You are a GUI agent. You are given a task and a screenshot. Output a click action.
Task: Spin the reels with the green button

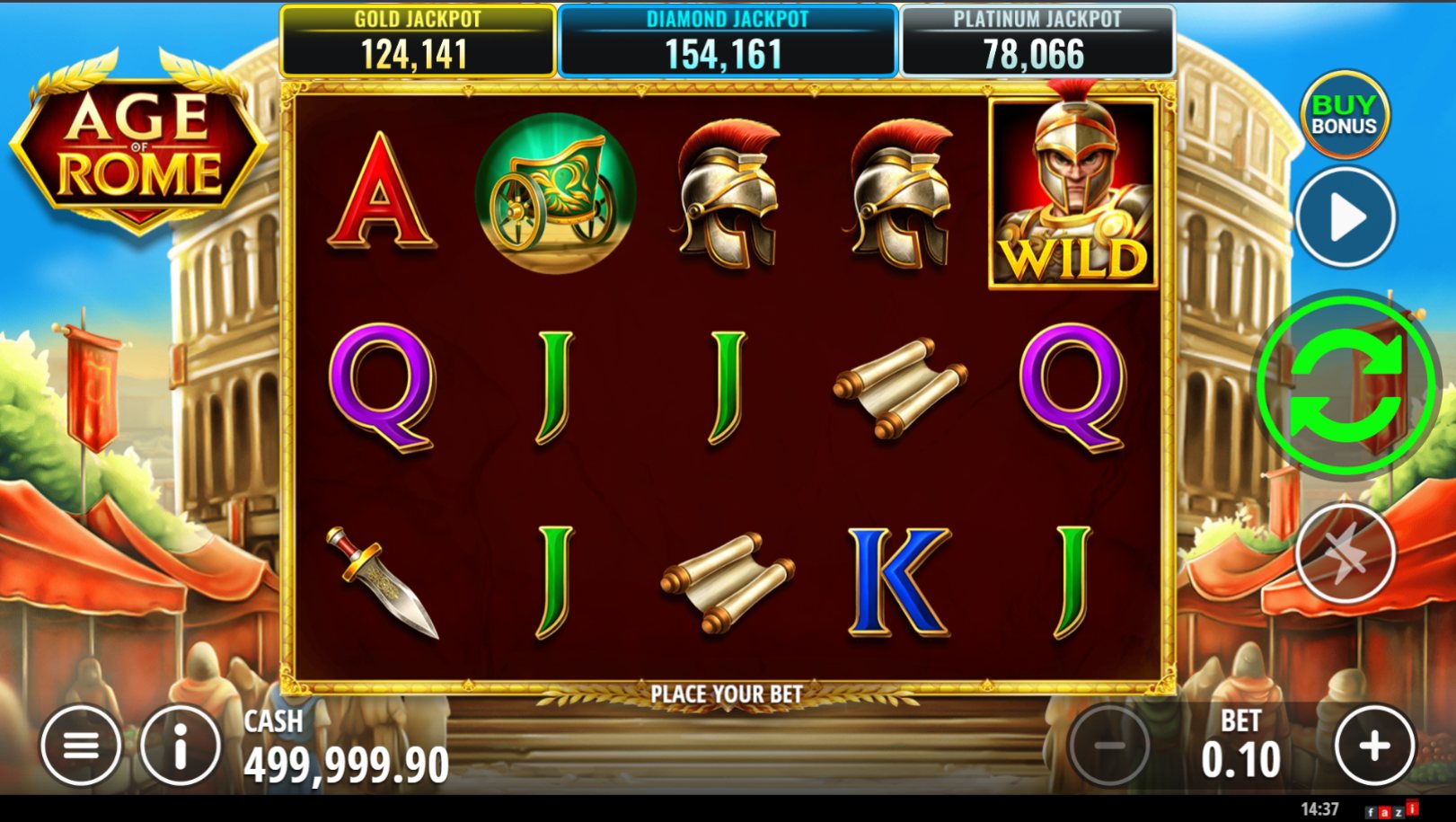click(x=1345, y=385)
